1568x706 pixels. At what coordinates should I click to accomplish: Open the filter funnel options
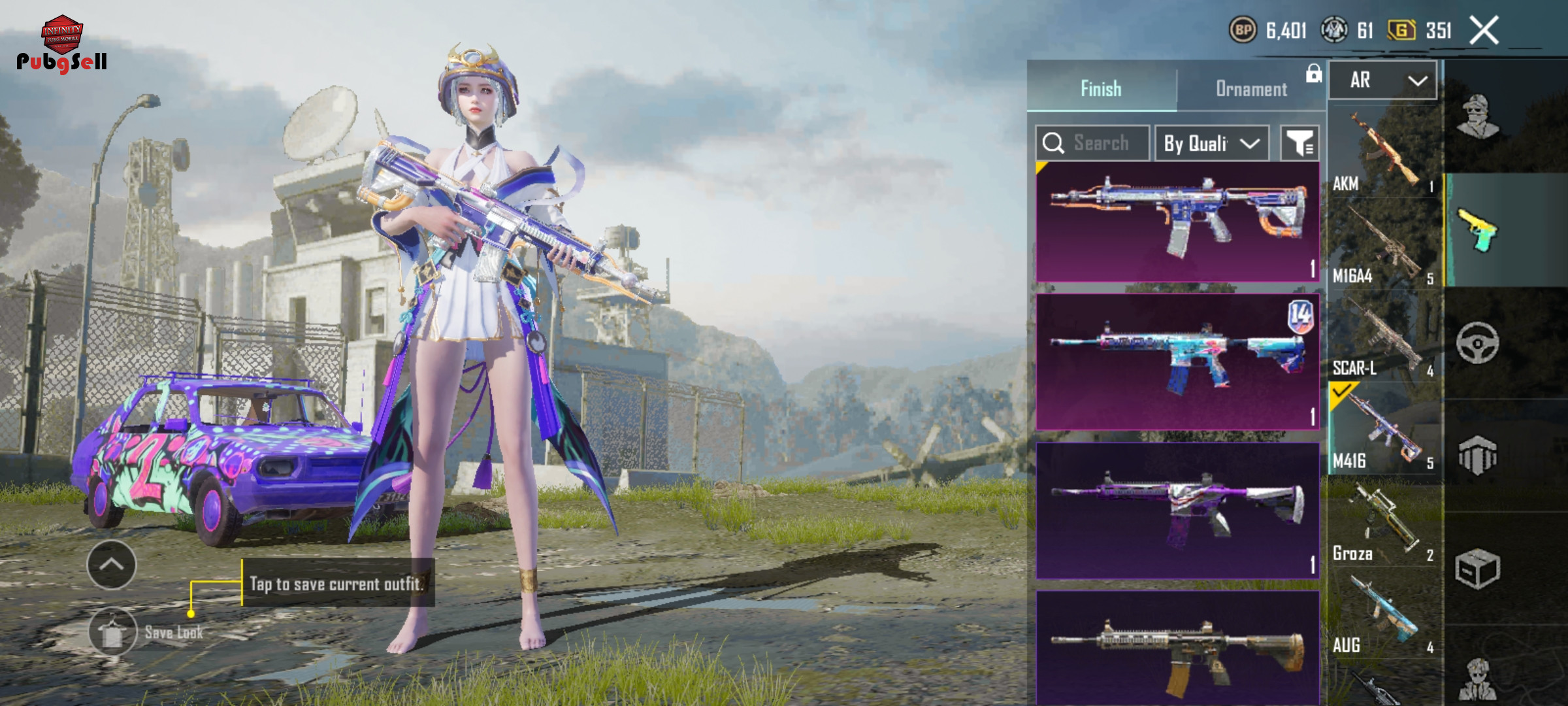click(1299, 143)
